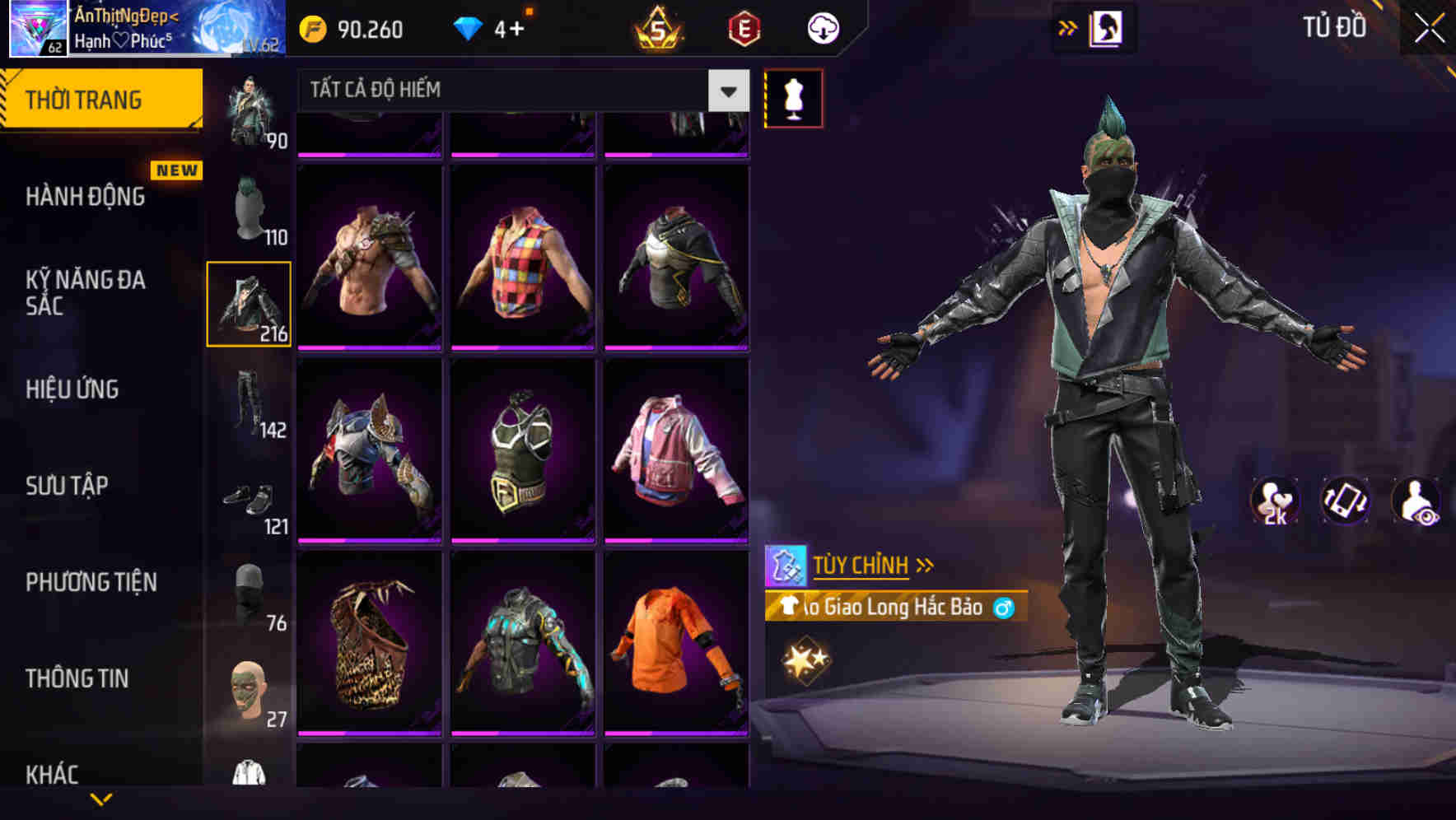Collapse the panel using the double-arrow chevron

1068,26
